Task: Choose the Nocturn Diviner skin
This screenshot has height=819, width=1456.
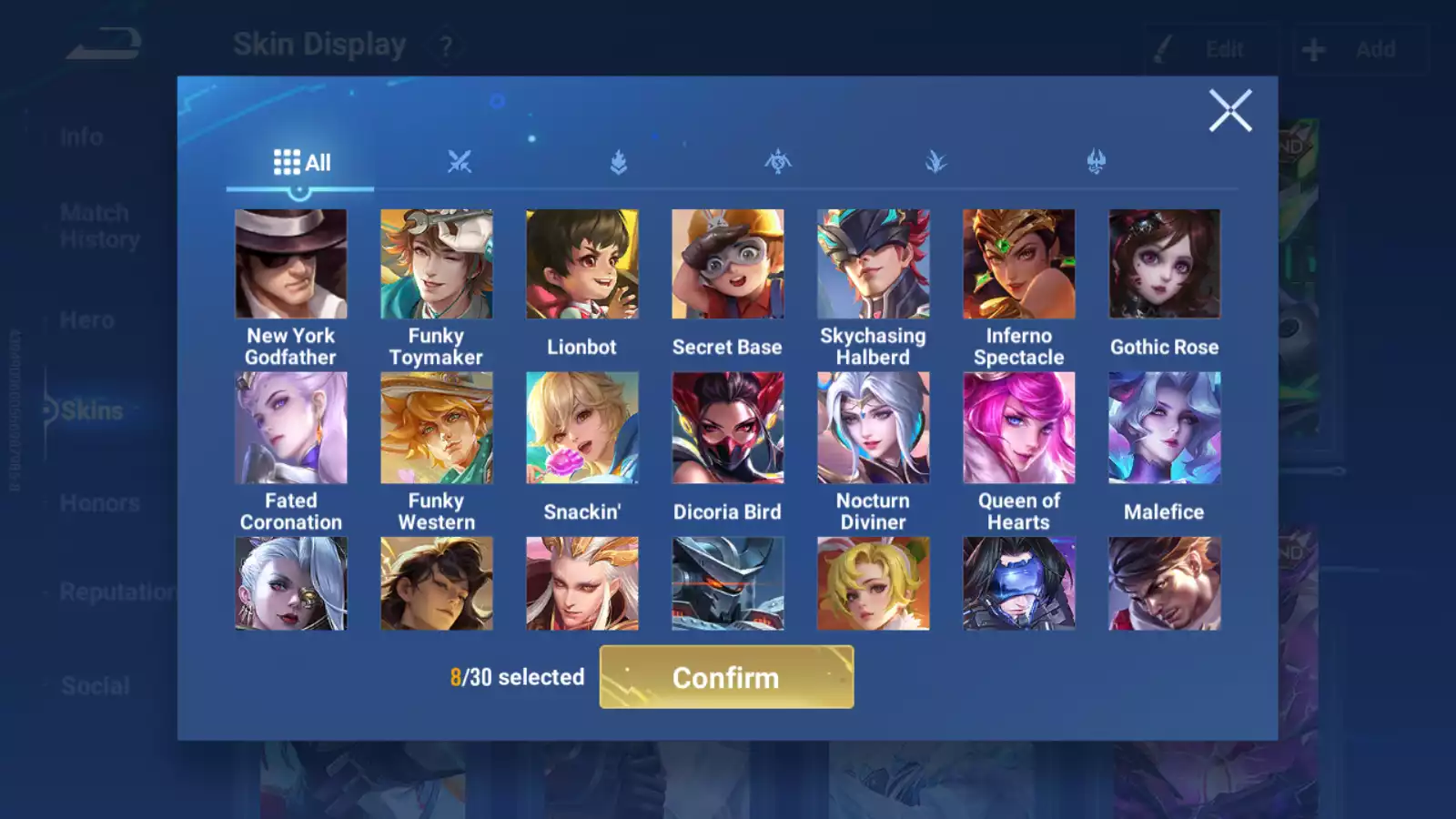Action: [x=874, y=428]
